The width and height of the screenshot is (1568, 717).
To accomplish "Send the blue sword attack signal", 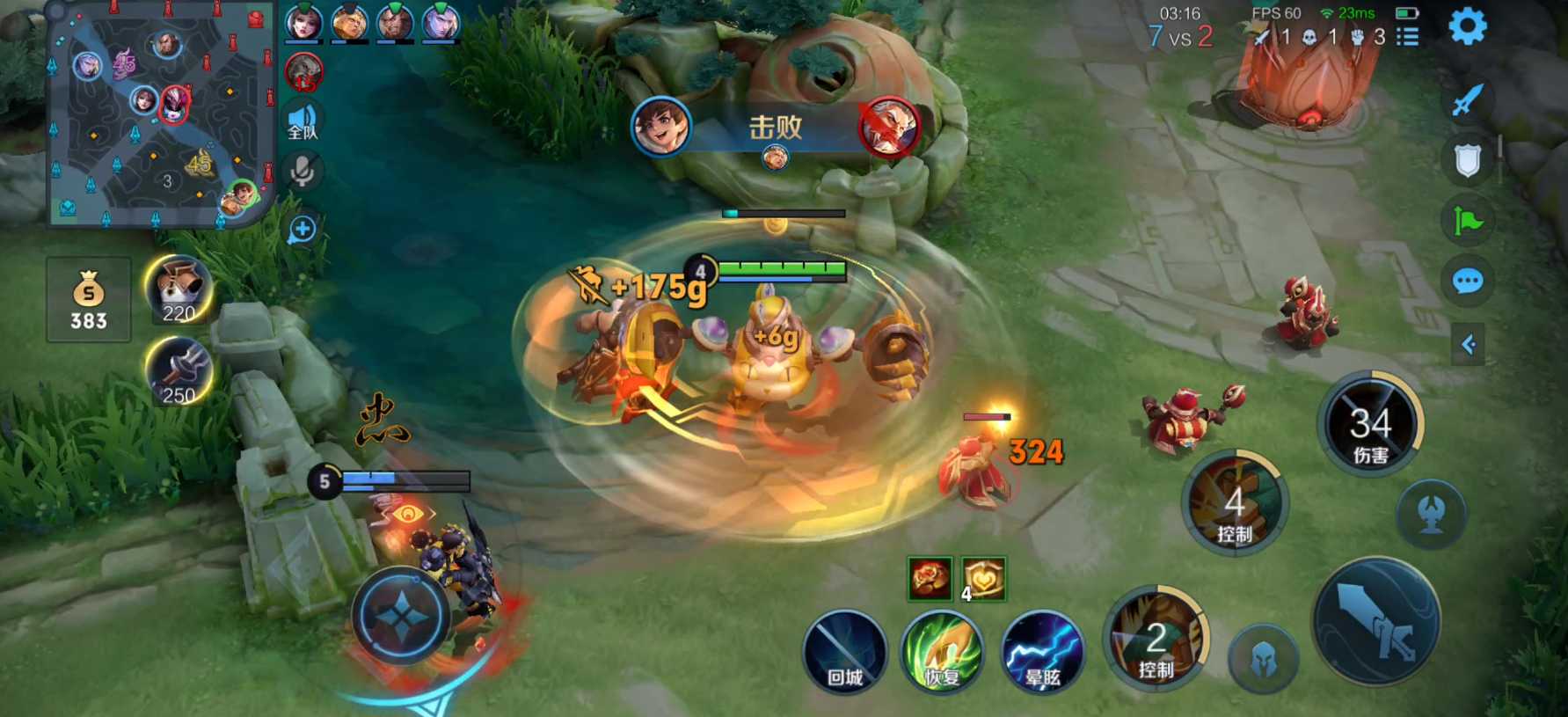I will [x=1467, y=99].
